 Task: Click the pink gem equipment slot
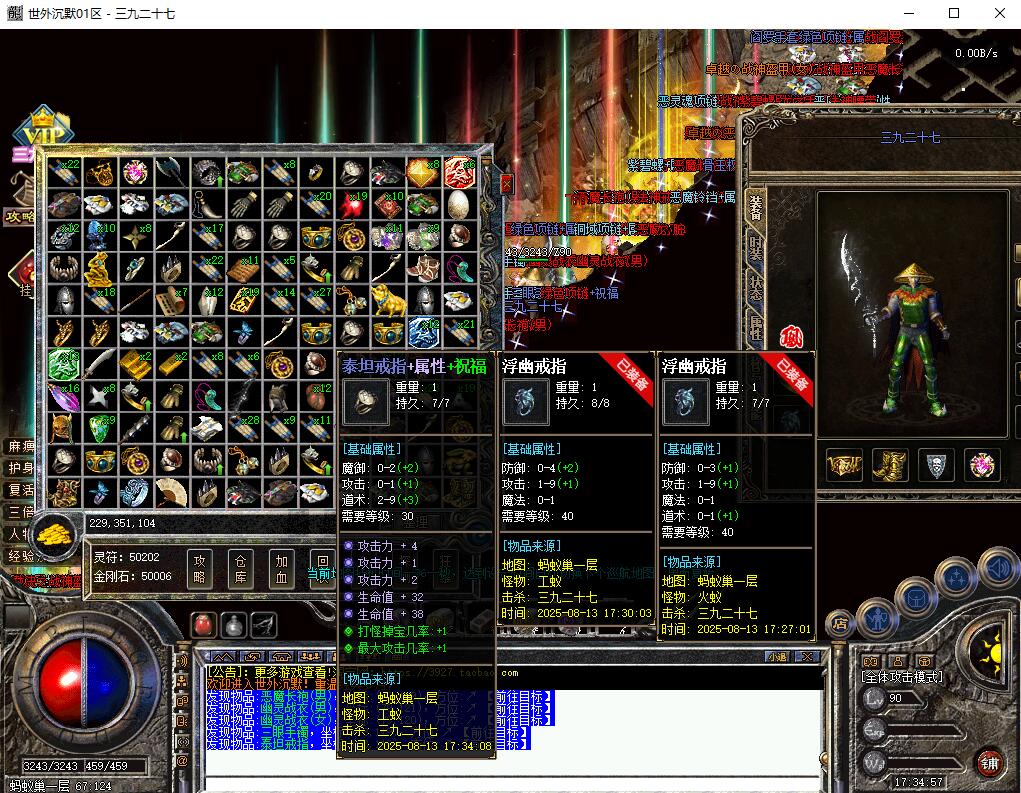(982, 465)
